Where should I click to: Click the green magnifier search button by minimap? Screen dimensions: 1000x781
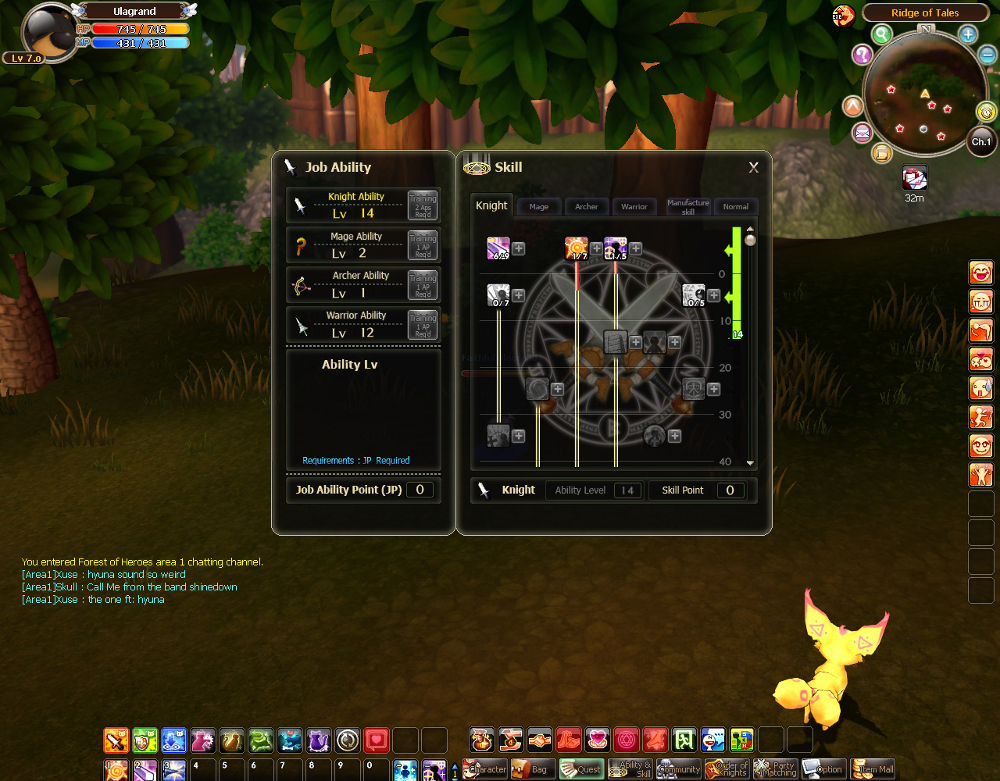[882, 35]
